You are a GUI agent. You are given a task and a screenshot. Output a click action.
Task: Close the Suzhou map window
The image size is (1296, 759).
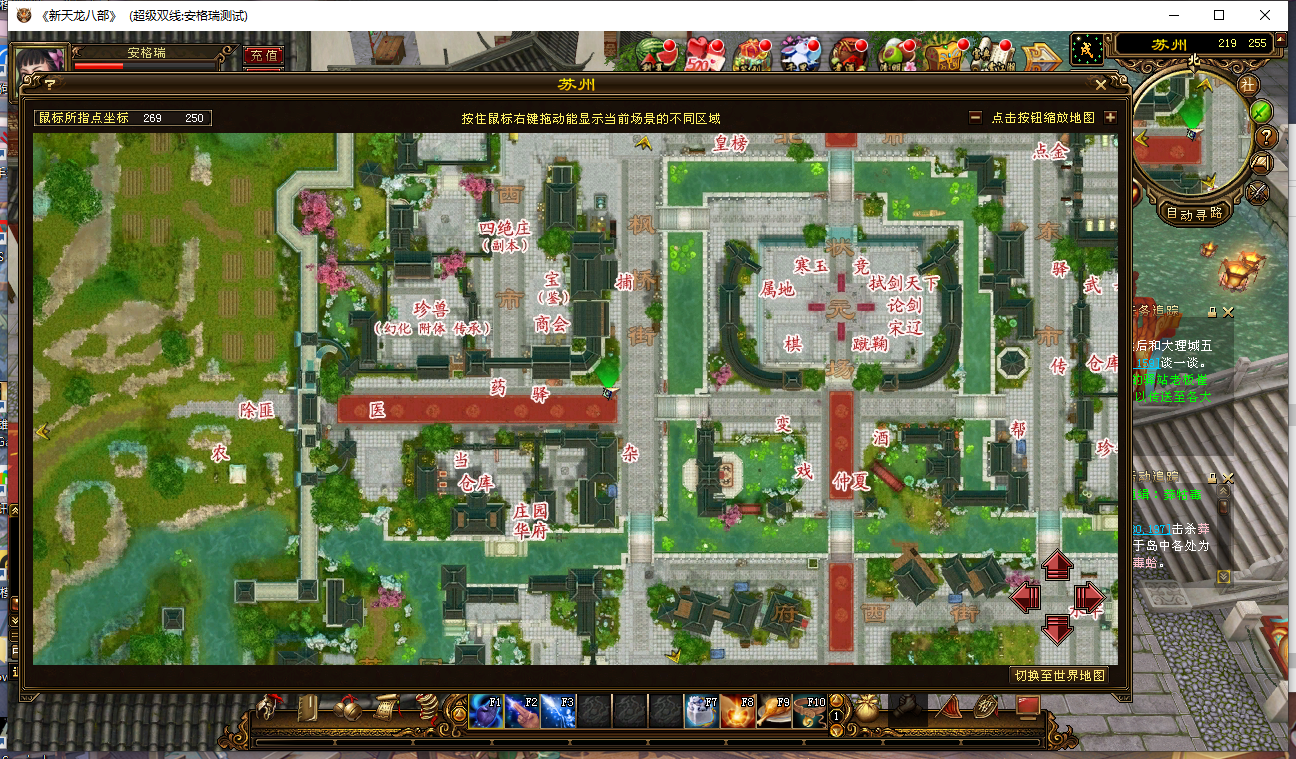click(x=1101, y=85)
